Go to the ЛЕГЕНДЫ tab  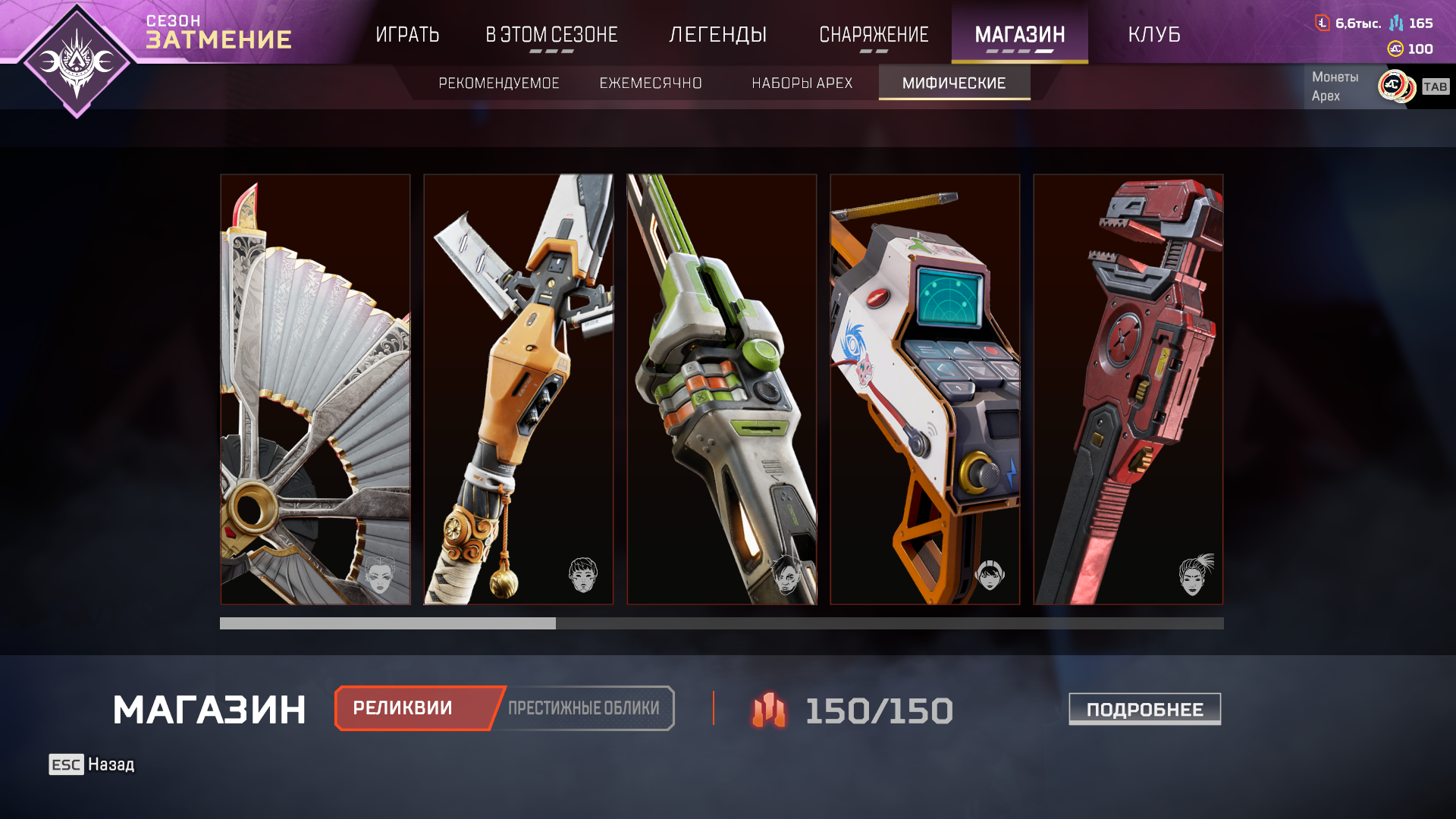coord(717,35)
